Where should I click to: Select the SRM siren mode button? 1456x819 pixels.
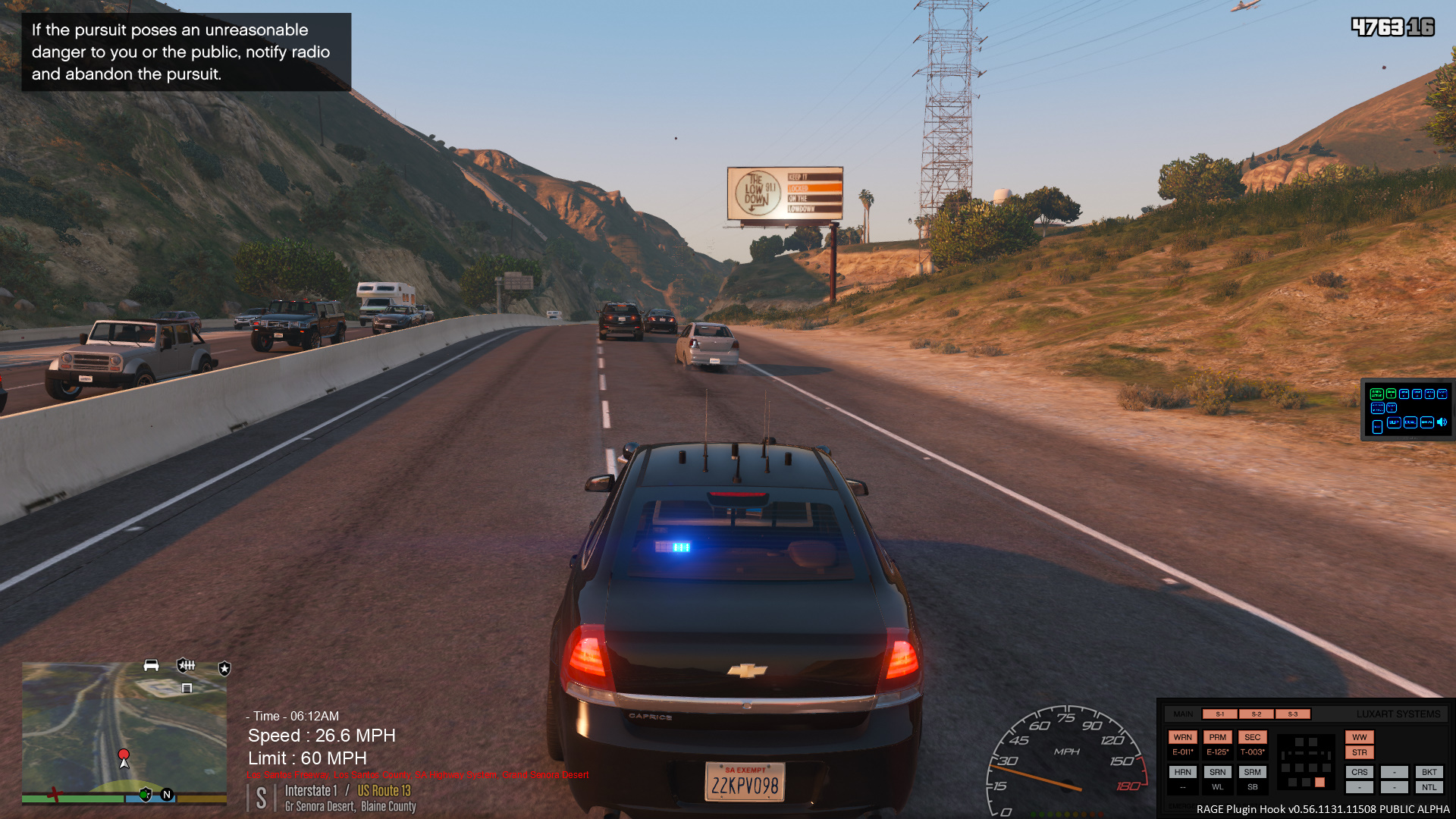[x=1252, y=772]
